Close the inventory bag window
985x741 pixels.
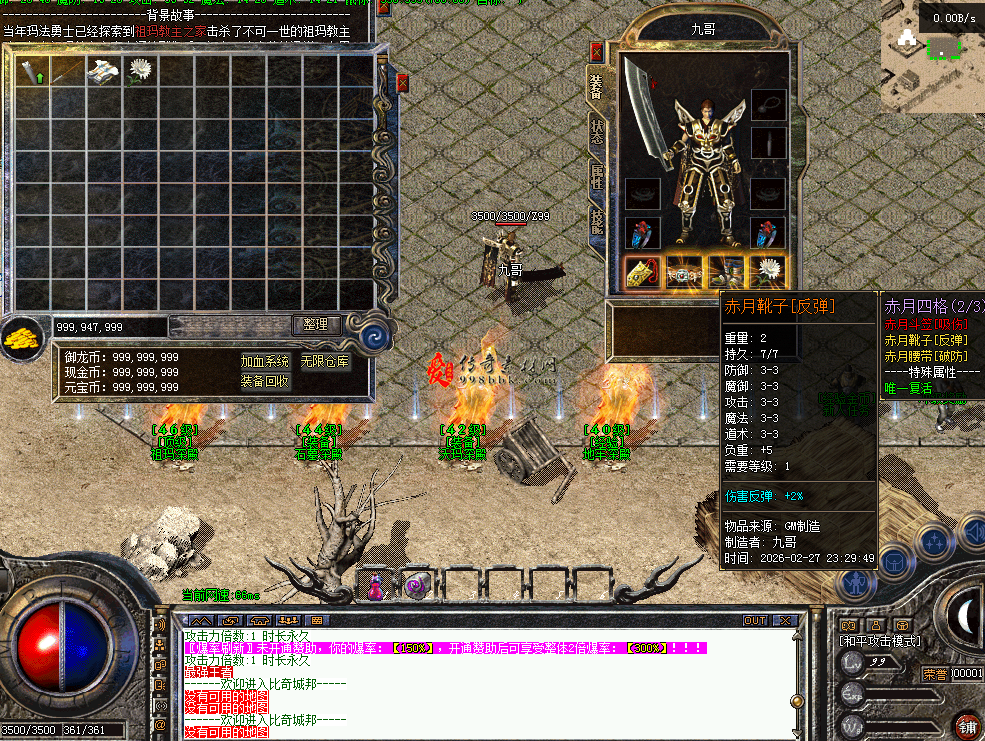[402, 83]
